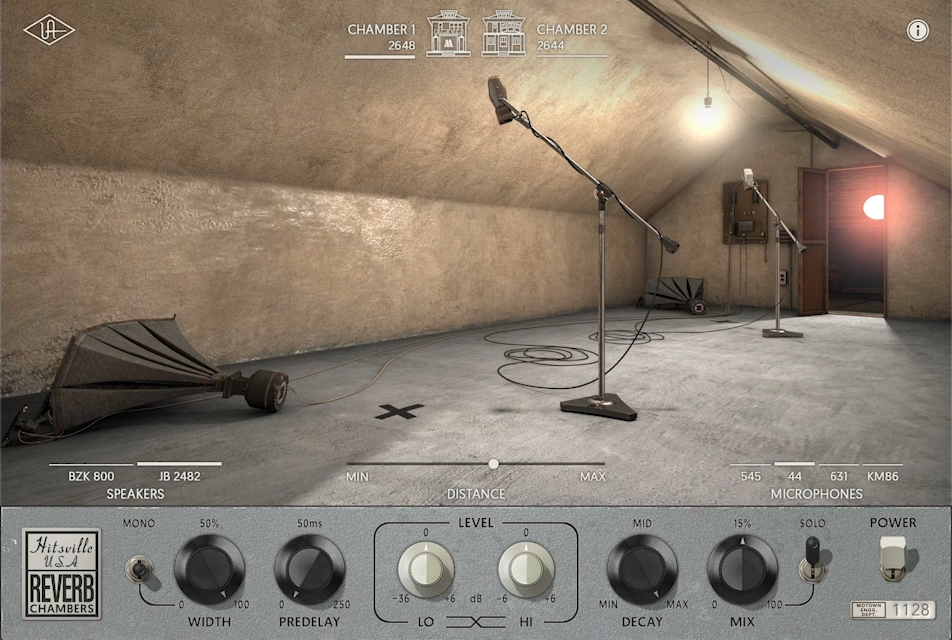Image resolution: width=952 pixels, height=640 pixels.
Task: Choose the BZK 800 speaker
Action: click(90, 476)
